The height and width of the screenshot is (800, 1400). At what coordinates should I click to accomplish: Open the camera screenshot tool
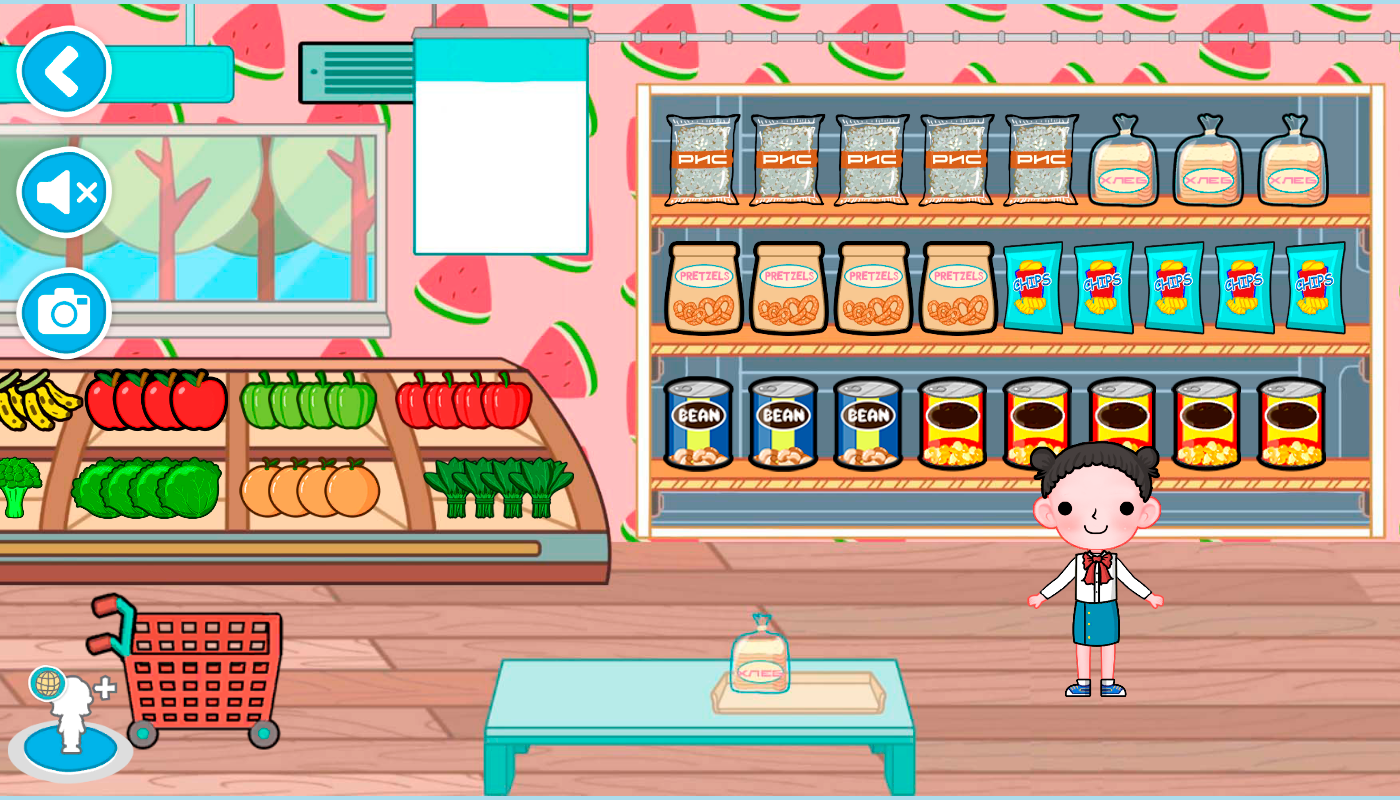[x=62, y=312]
